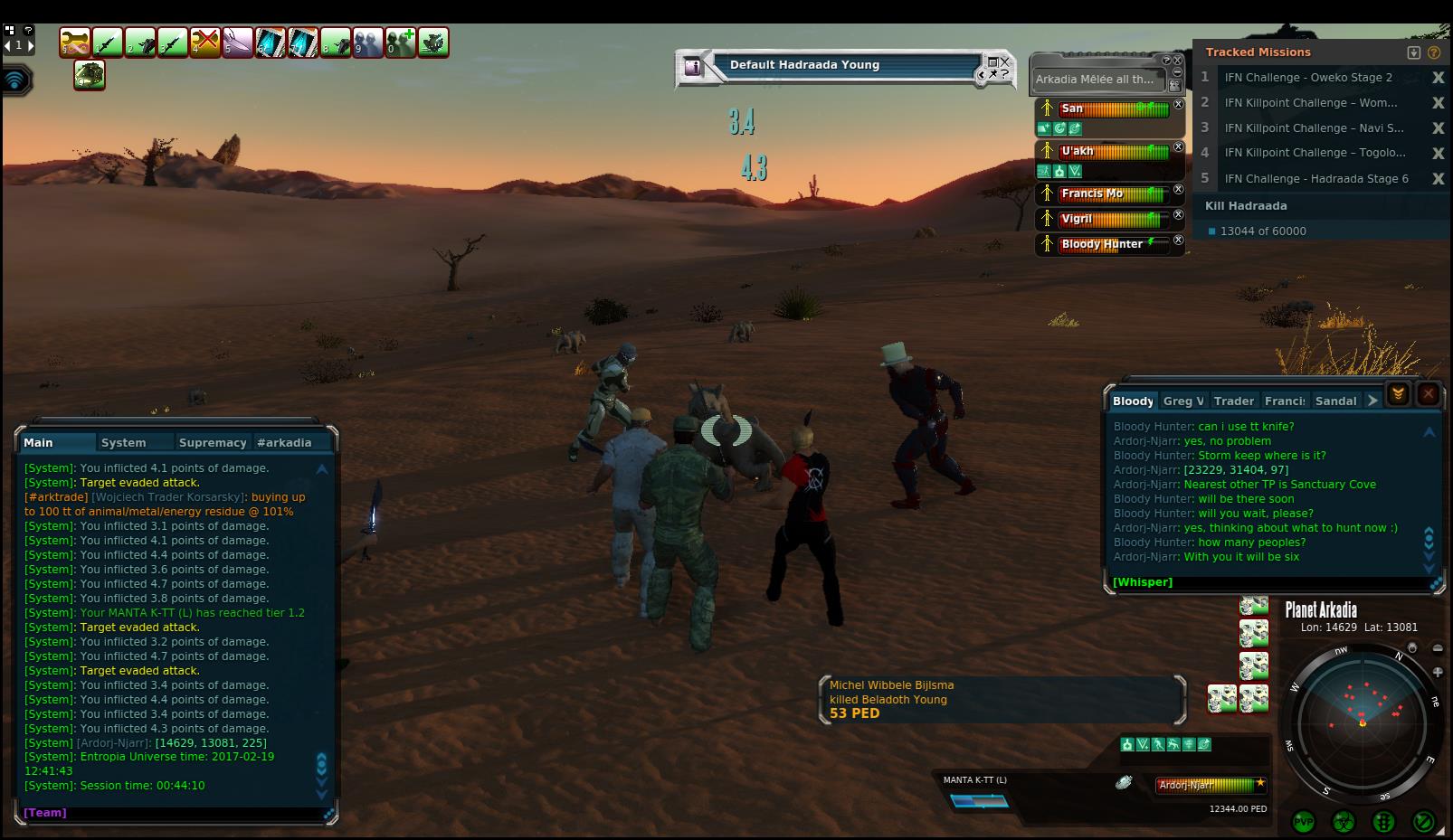
Task: Close the whisper chat window
Action: (1428, 393)
